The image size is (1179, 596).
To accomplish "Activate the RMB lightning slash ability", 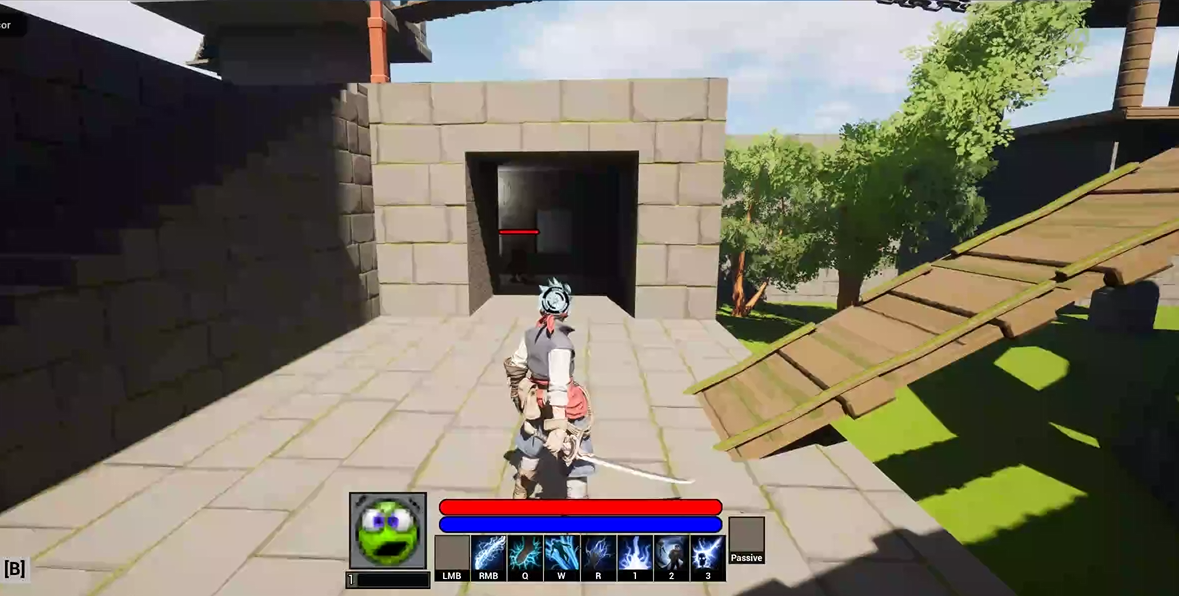I will [489, 555].
